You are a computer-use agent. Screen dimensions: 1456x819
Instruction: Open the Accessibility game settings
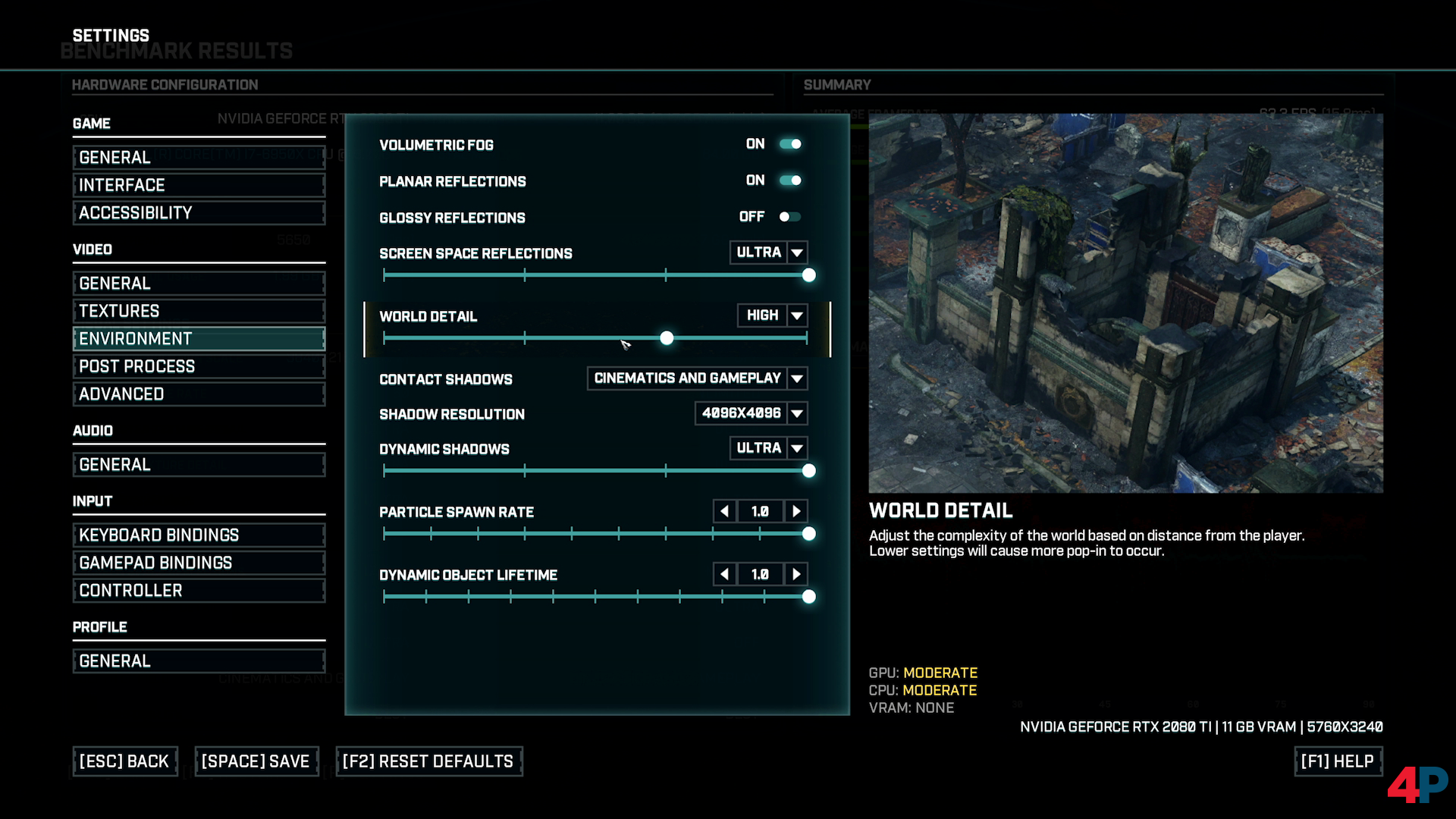199,213
